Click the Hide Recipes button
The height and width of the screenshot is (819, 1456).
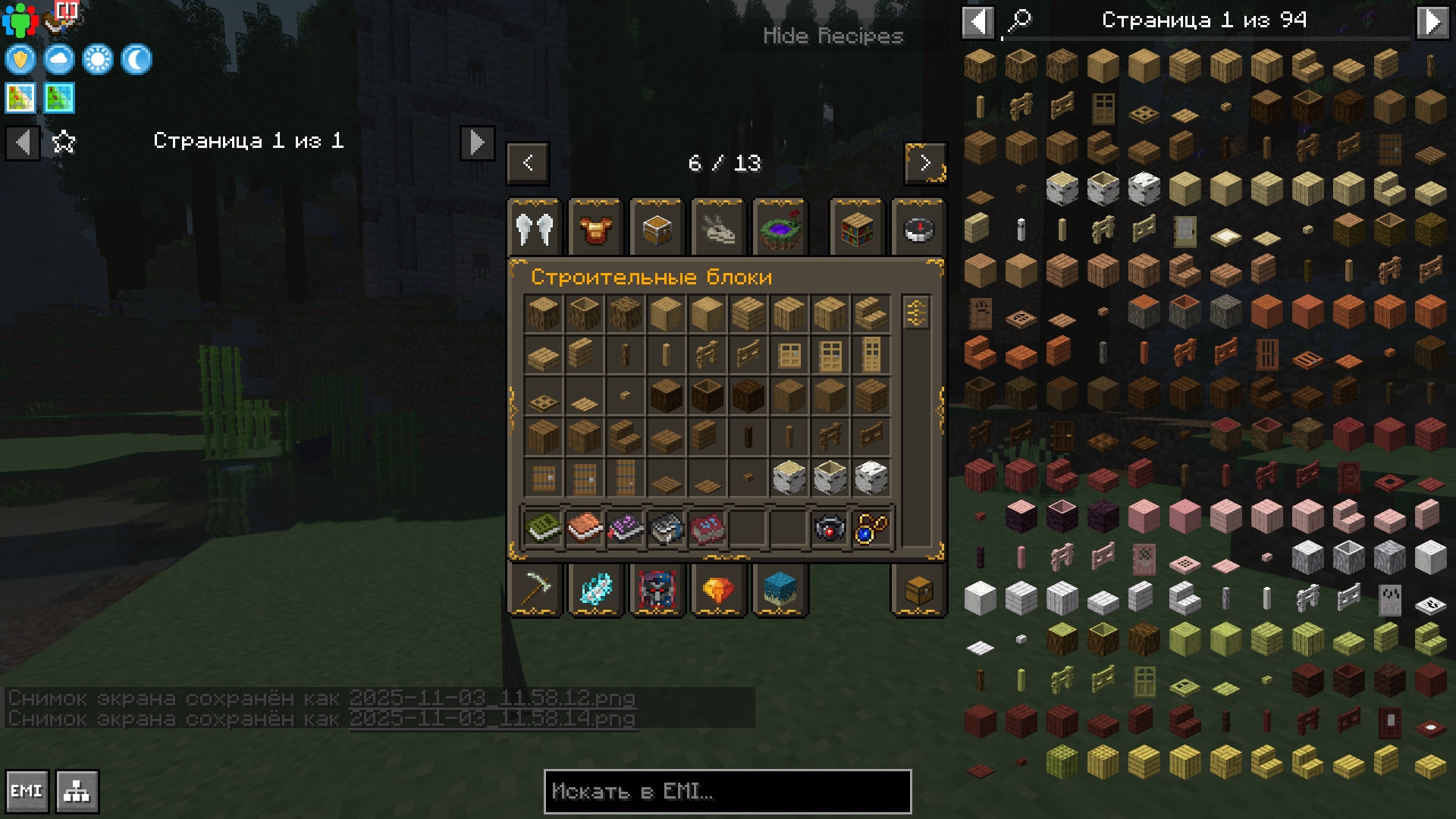coord(833,36)
